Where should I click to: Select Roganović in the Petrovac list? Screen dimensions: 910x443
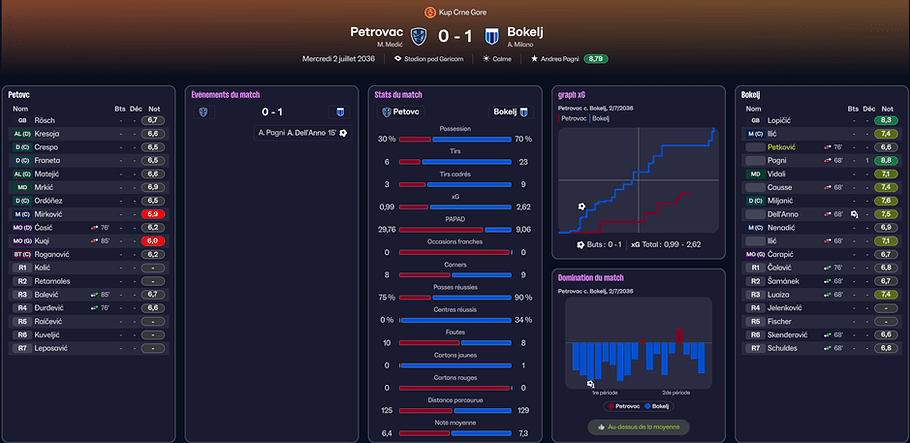point(55,254)
